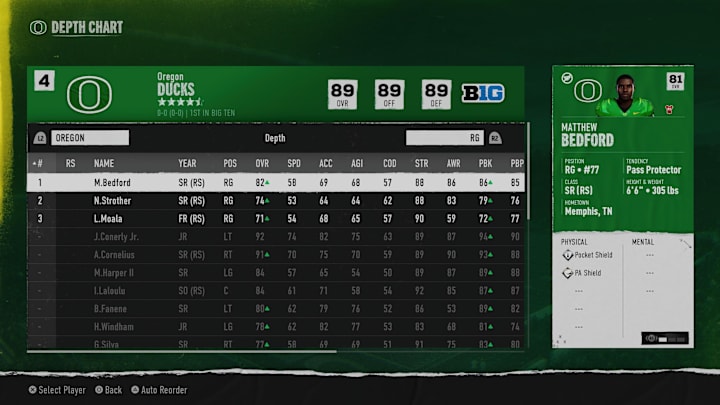View Matthew Bedford player card

point(622,207)
